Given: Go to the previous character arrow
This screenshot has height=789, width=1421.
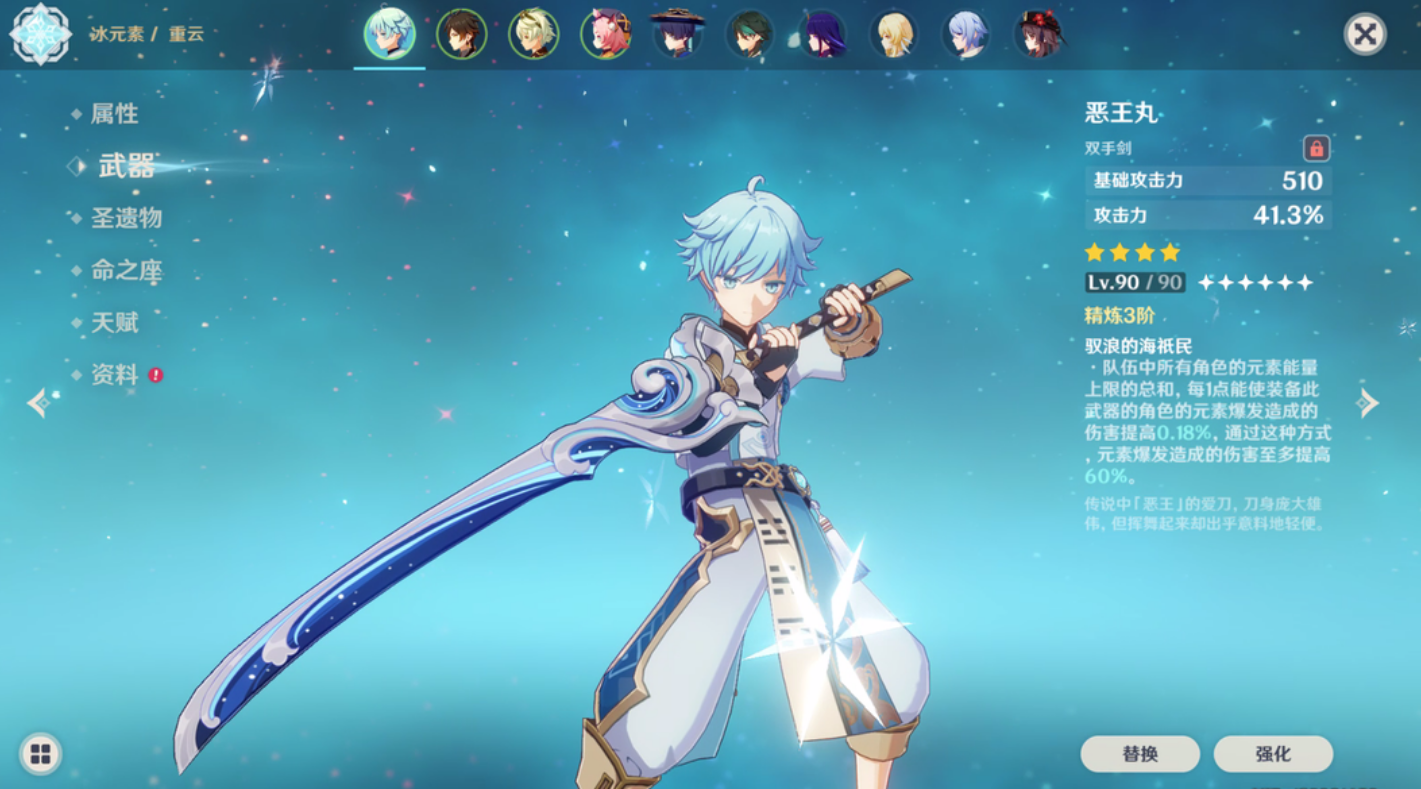Looking at the screenshot, I should 38,403.
